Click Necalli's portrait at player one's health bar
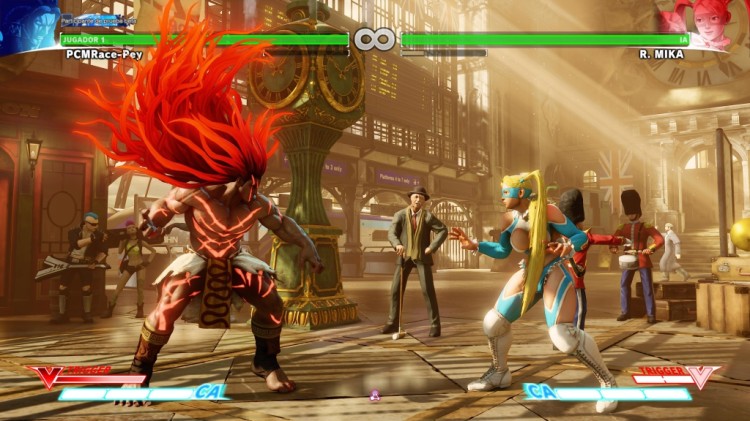 coord(28,24)
